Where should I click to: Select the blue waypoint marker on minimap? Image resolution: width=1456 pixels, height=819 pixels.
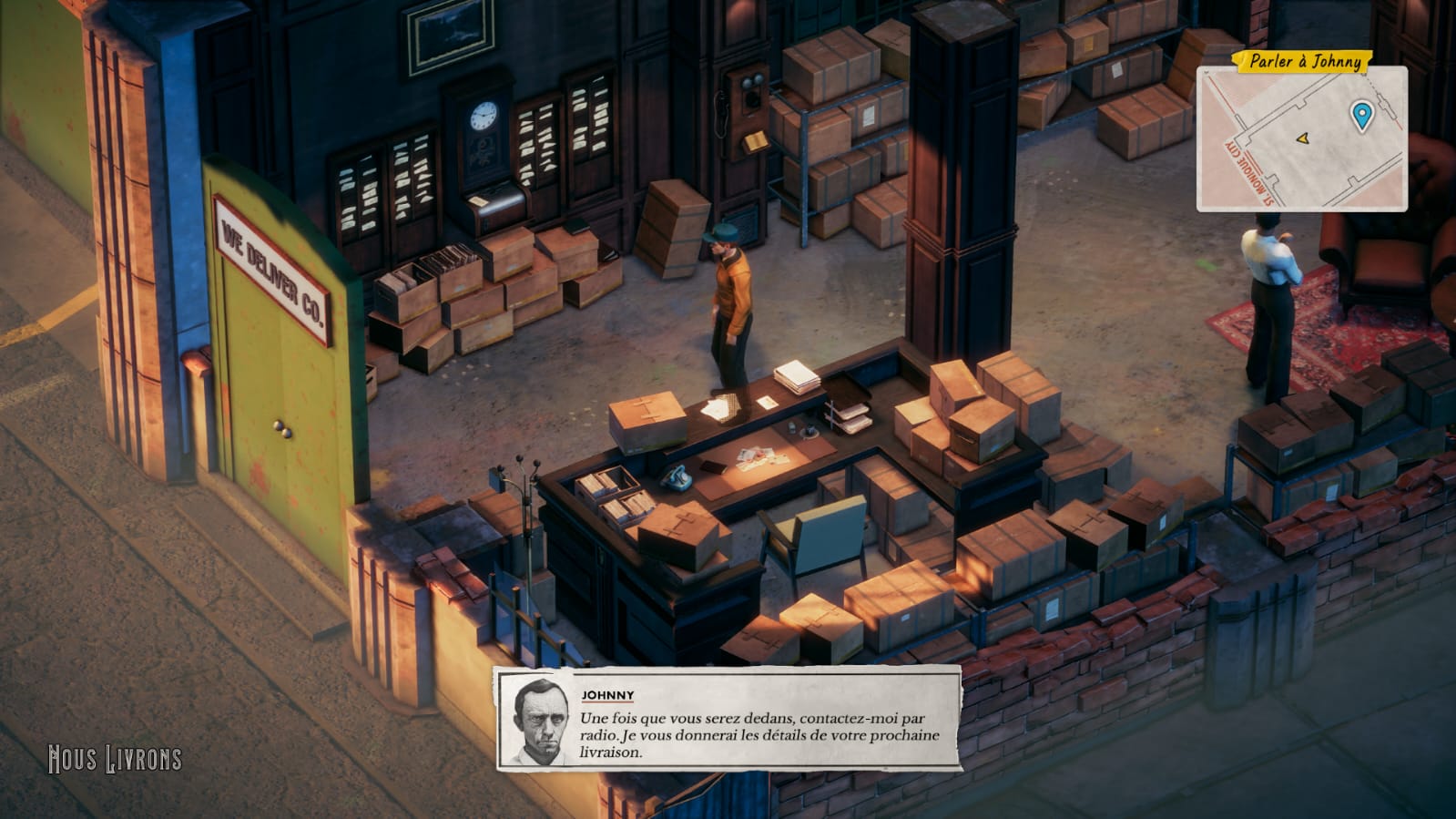pos(1361,116)
